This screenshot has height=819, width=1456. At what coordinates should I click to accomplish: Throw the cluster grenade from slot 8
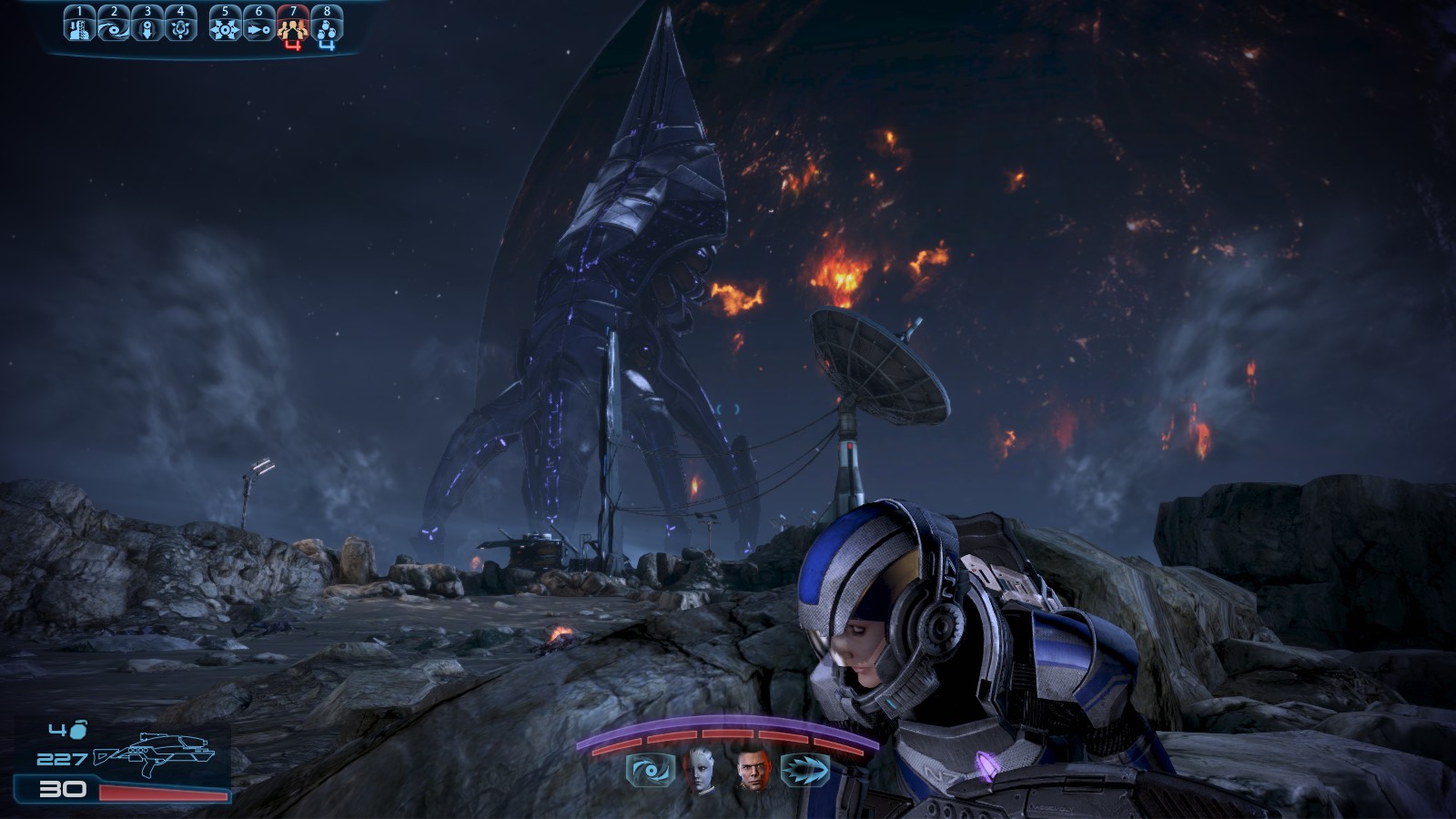[327, 26]
